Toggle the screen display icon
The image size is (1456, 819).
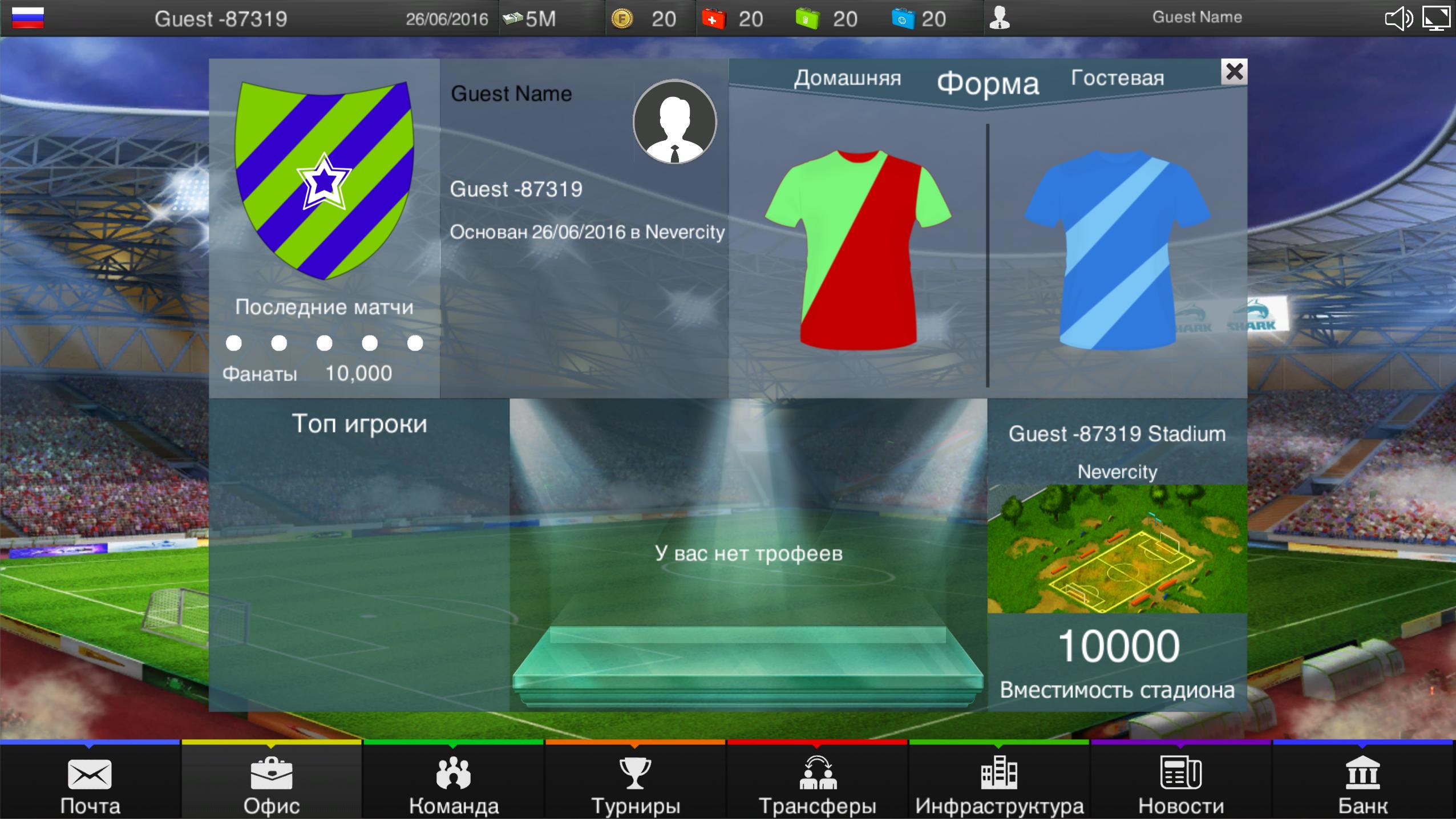[x=1438, y=19]
